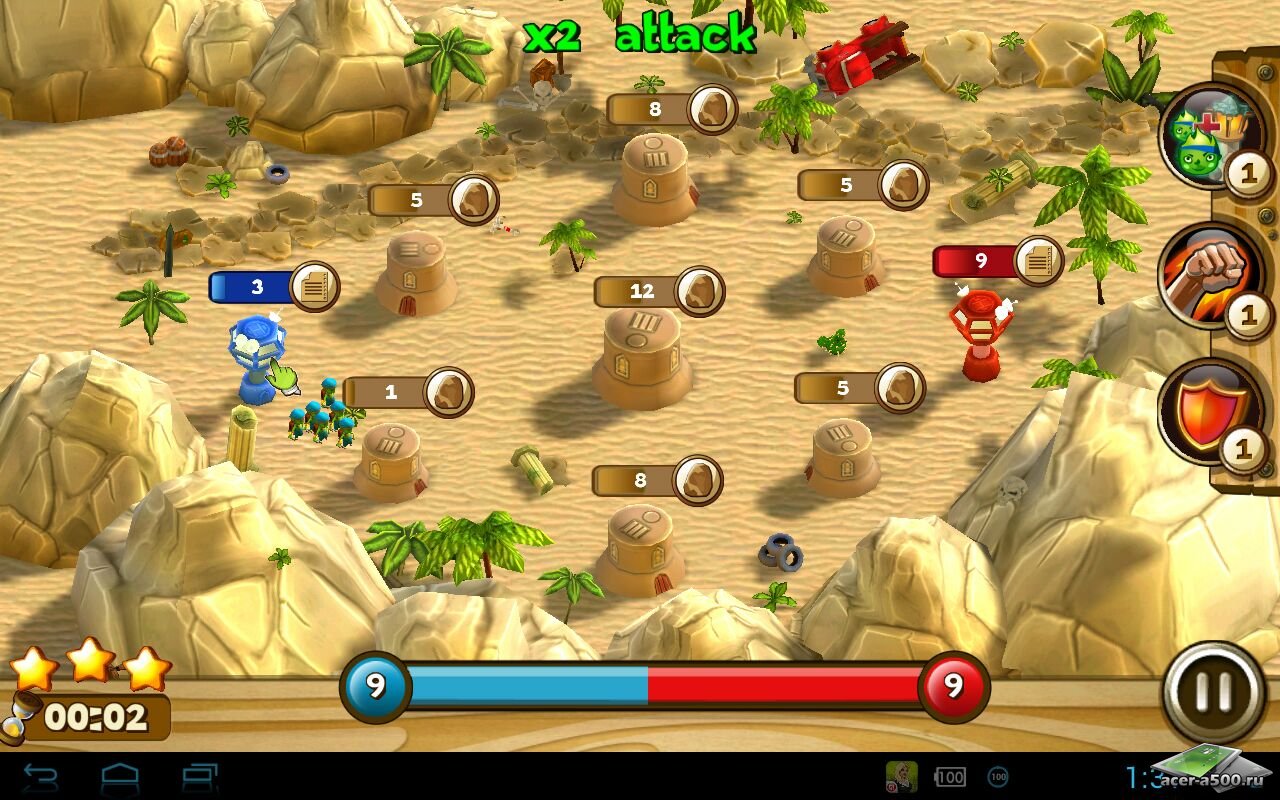Show Android recent apps
The width and height of the screenshot is (1280, 800).
[200, 777]
